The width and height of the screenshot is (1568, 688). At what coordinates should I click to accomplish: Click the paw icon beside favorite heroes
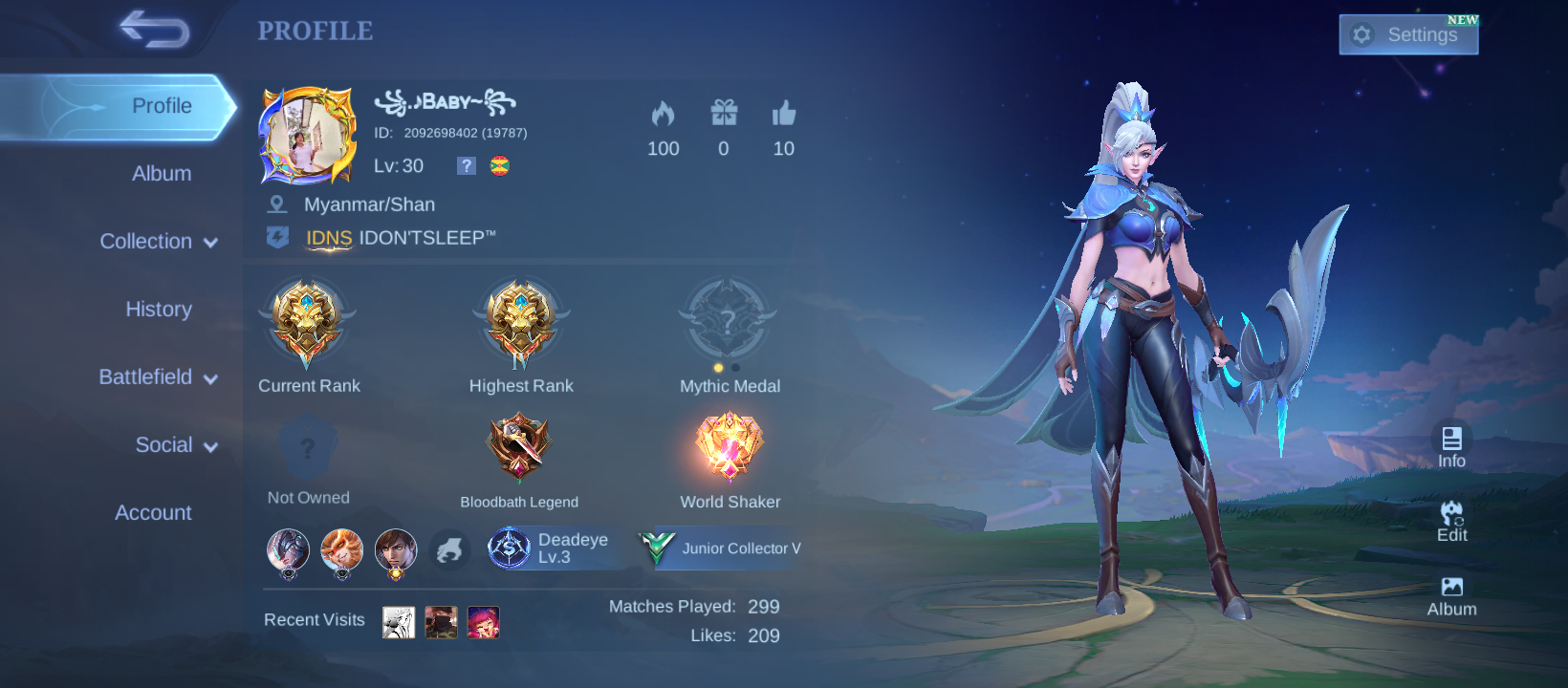[449, 550]
